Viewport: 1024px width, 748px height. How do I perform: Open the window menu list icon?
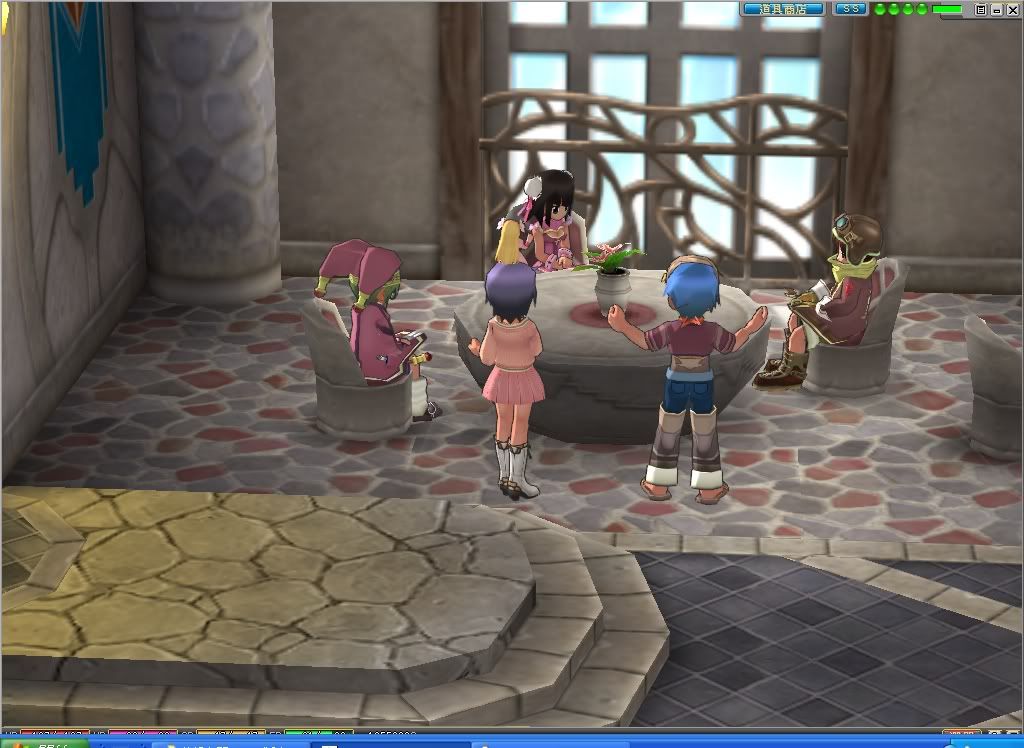981,9
